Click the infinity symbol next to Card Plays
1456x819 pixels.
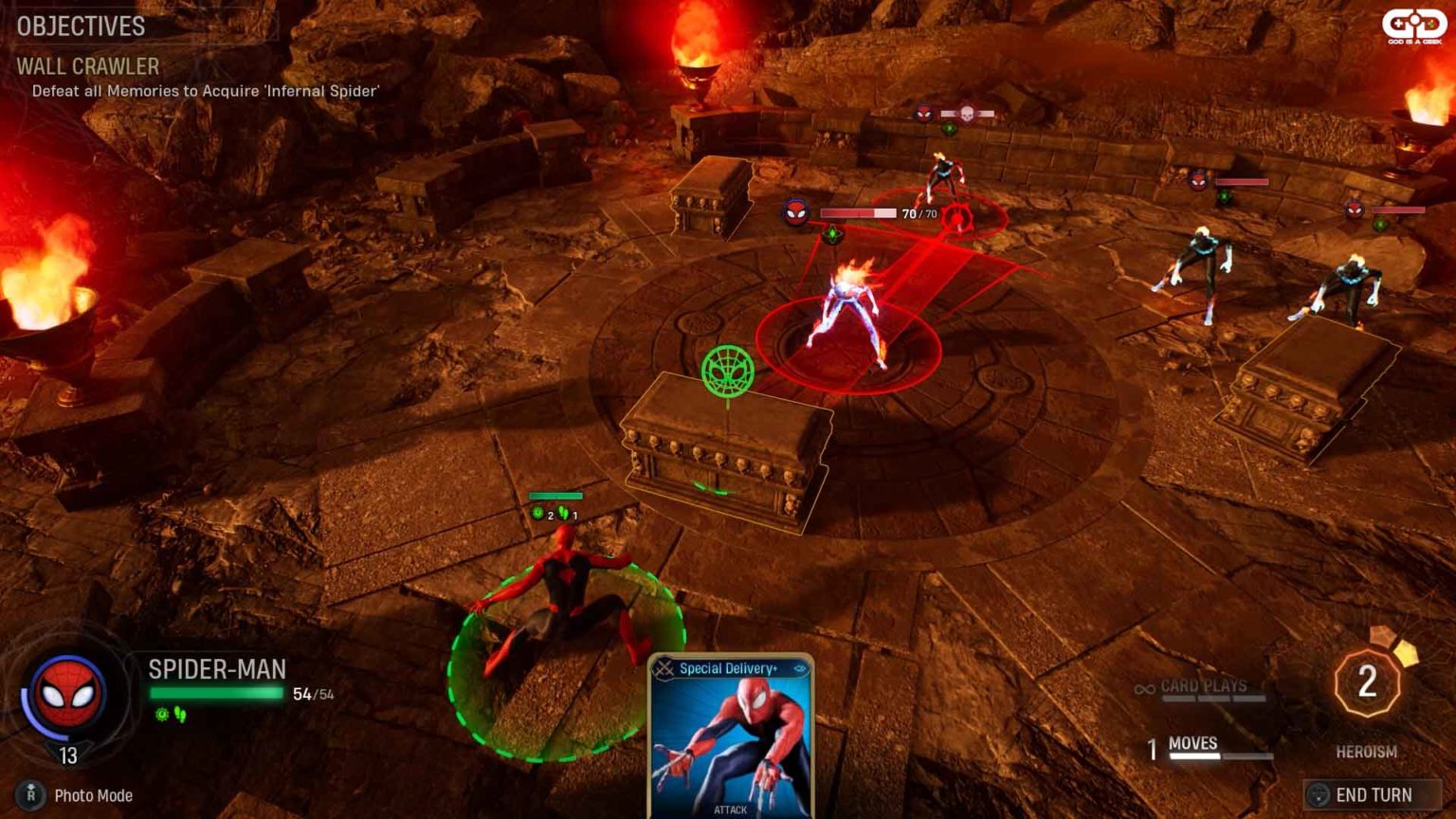click(x=1142, y=686)
